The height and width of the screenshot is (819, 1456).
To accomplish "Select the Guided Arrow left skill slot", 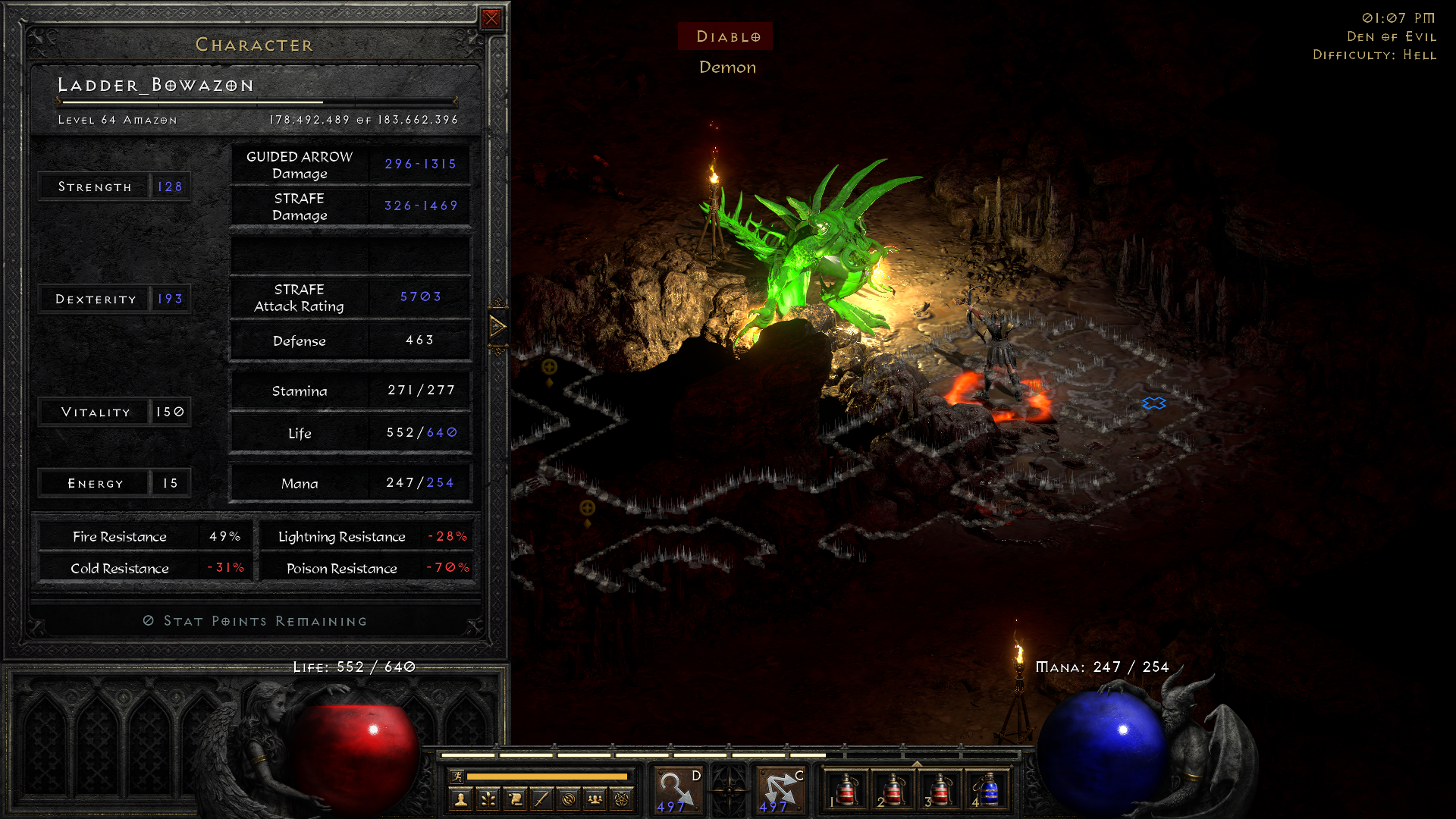I will (677, 790).
